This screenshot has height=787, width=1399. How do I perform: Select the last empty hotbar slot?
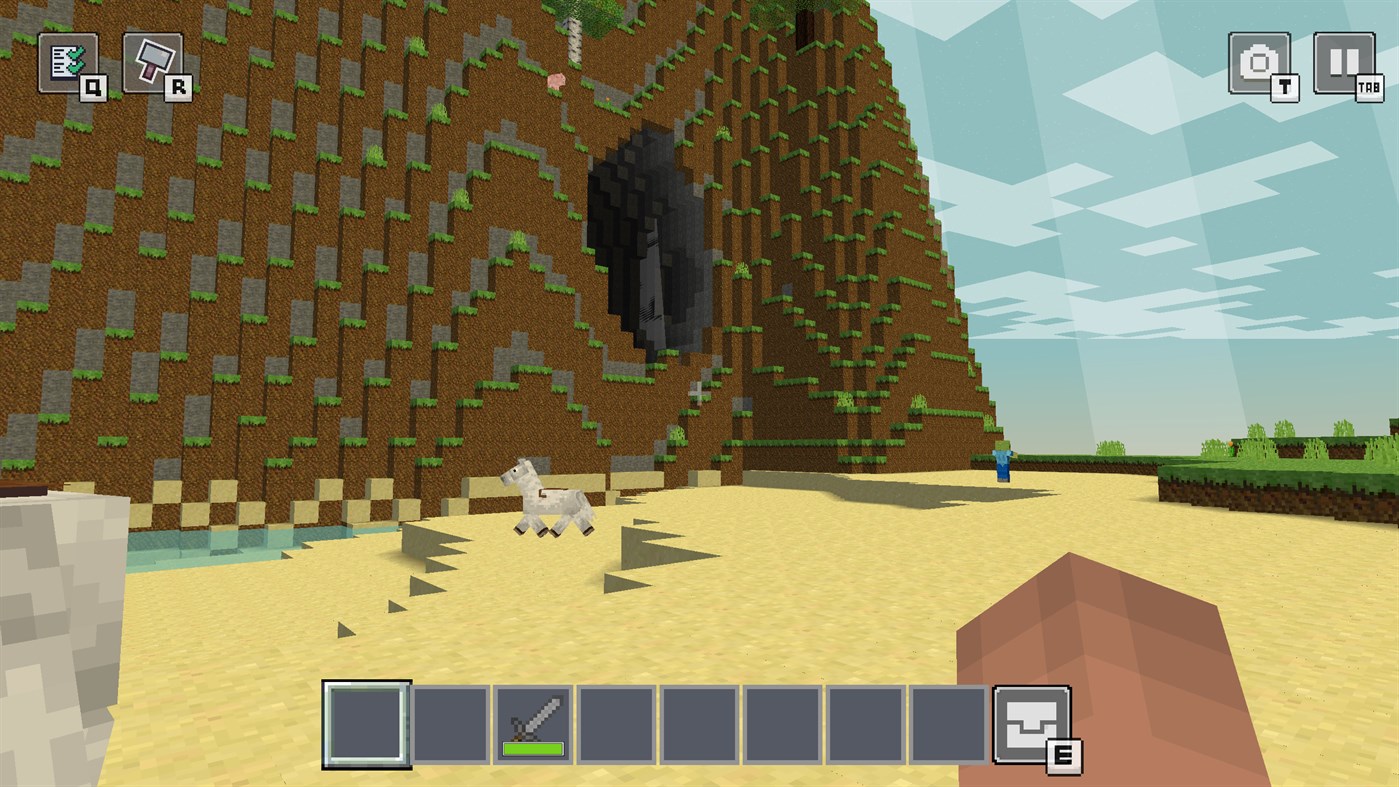coord(952,722)
